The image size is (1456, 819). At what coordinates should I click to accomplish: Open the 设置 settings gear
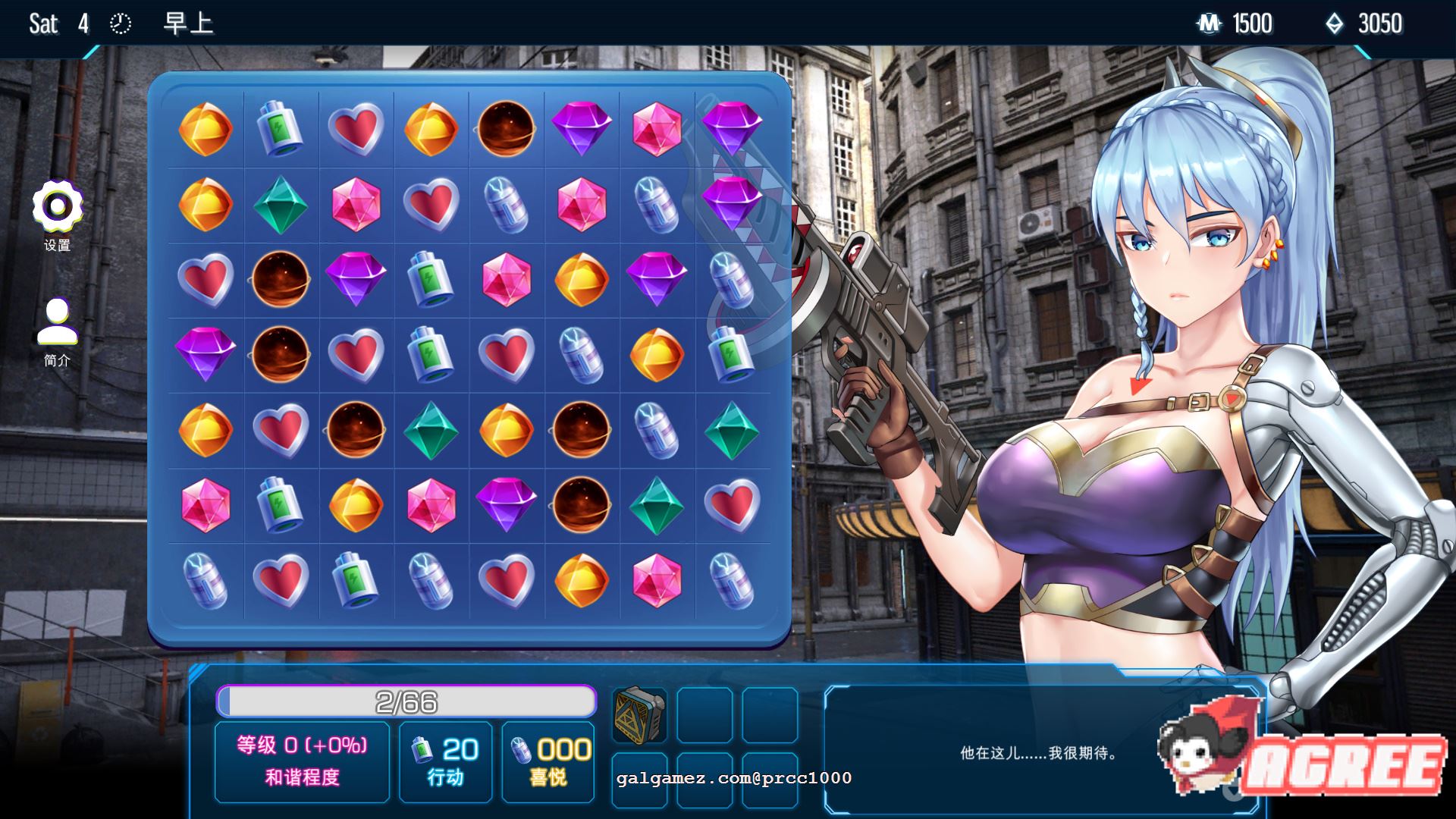(x=57, y=206)
